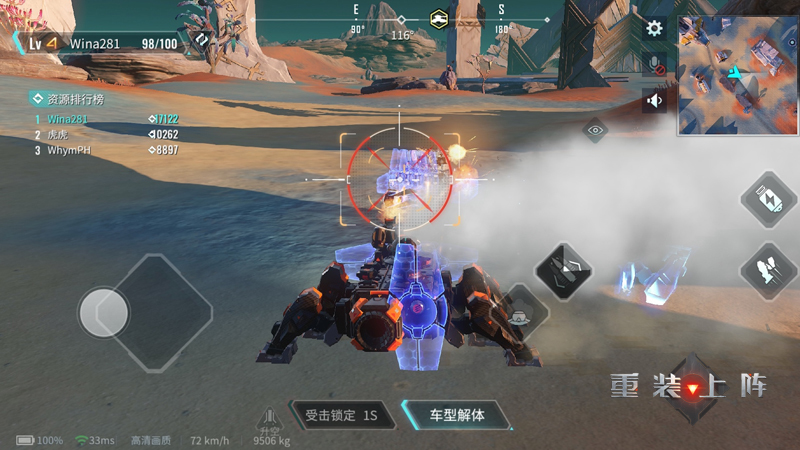The image size is (800, 450).
Task: Toggle the speaker sound icon
Action: (x=654, y=100)
